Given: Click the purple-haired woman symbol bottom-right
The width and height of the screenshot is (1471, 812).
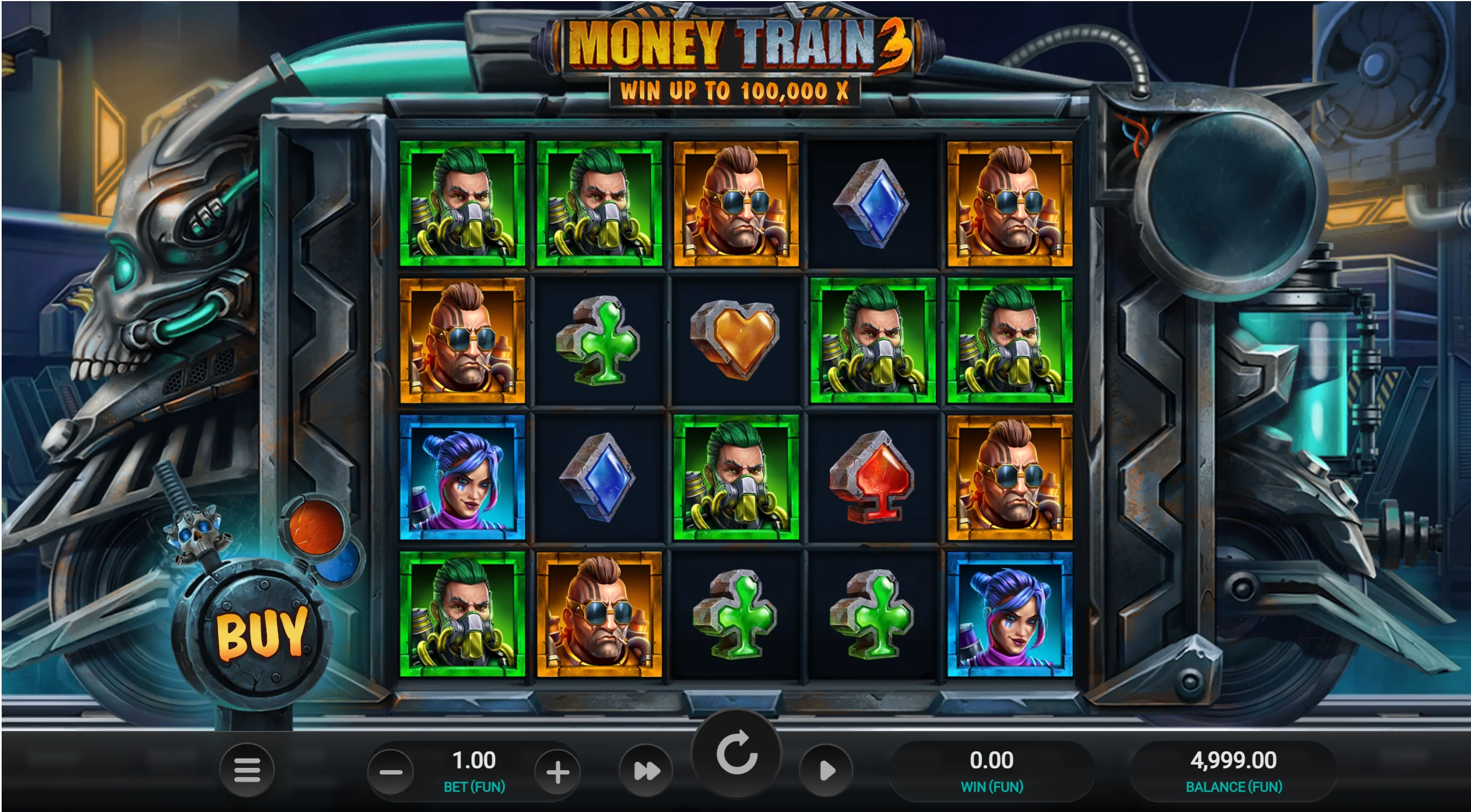Looking at the screenshot, I should click(x=1009, y=612).
